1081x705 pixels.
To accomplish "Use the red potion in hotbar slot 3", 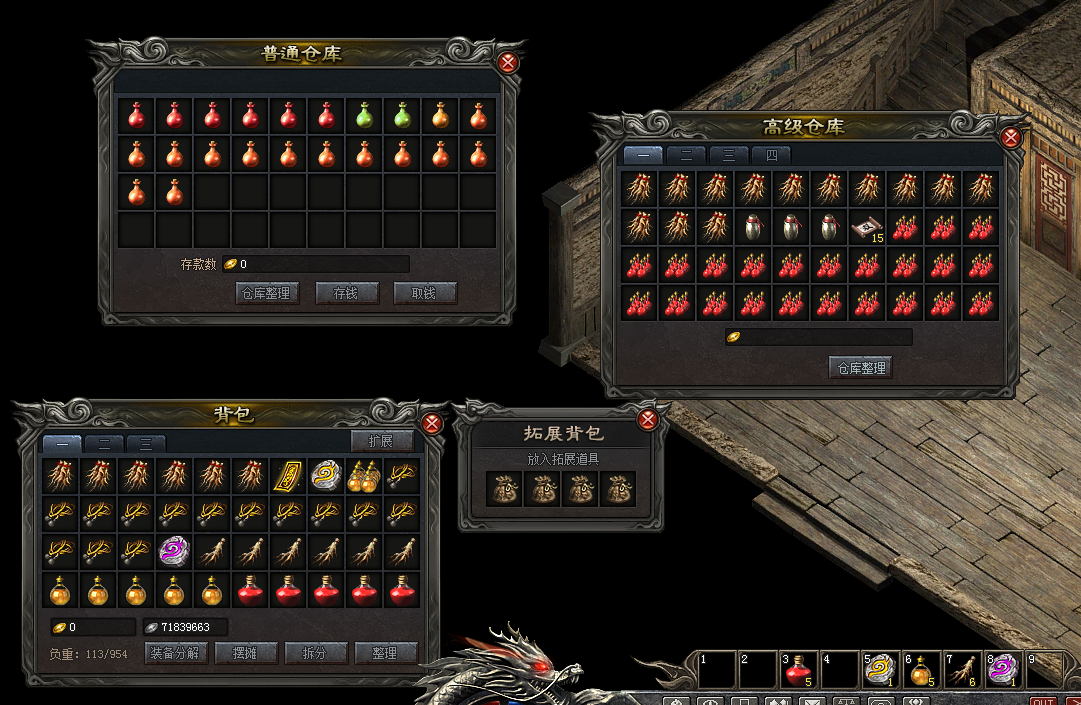I will pyautogui.click(x=796, y=670).
